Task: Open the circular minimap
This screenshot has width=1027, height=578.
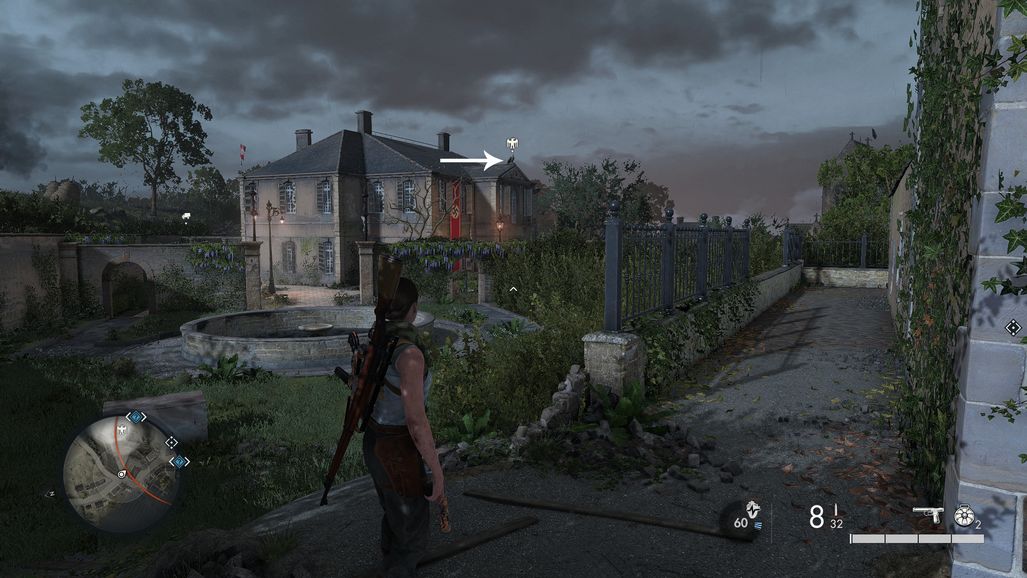Action: pos(122,474)
